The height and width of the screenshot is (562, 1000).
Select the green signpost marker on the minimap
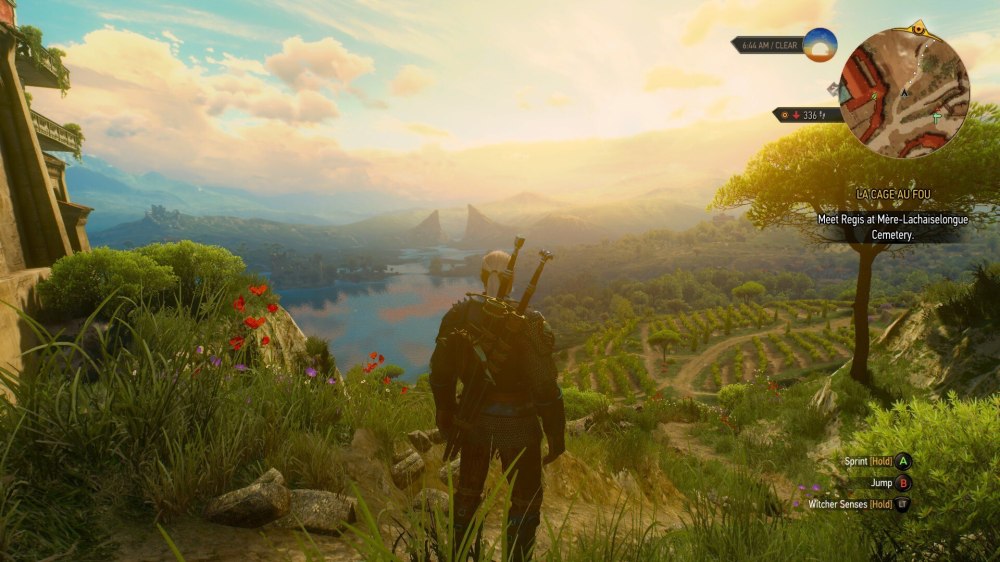coord(936,118)
